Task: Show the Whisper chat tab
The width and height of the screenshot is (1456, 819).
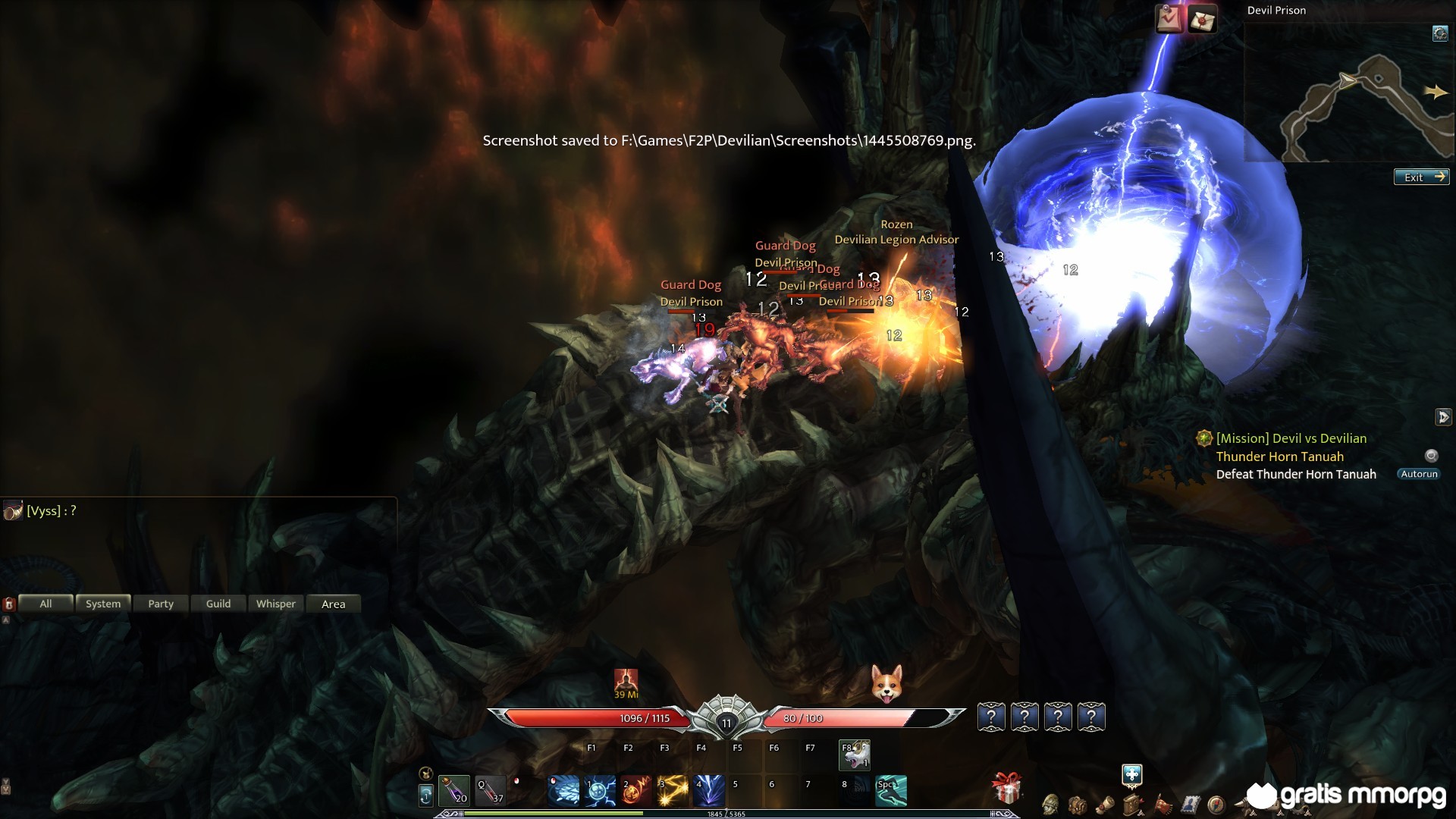Action: 275,604
